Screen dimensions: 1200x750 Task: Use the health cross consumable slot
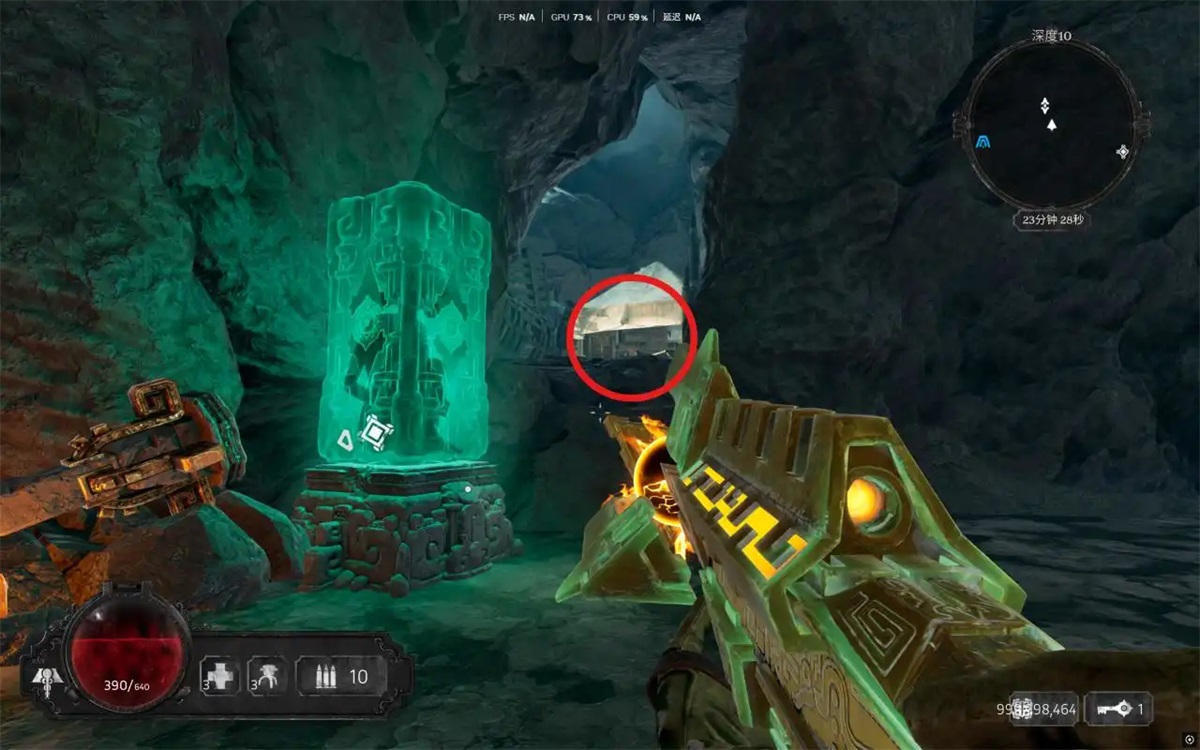[x=218, y=676]
